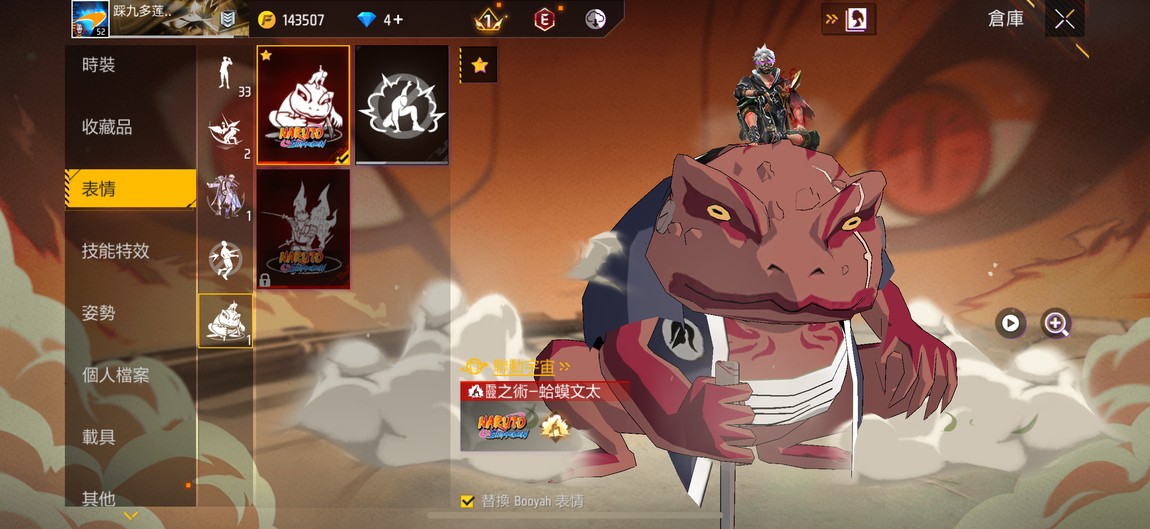The image size is (1150, 529).
Task: Select the 表情 category tab
Action: pyautogui.click(x=130, y=189)
